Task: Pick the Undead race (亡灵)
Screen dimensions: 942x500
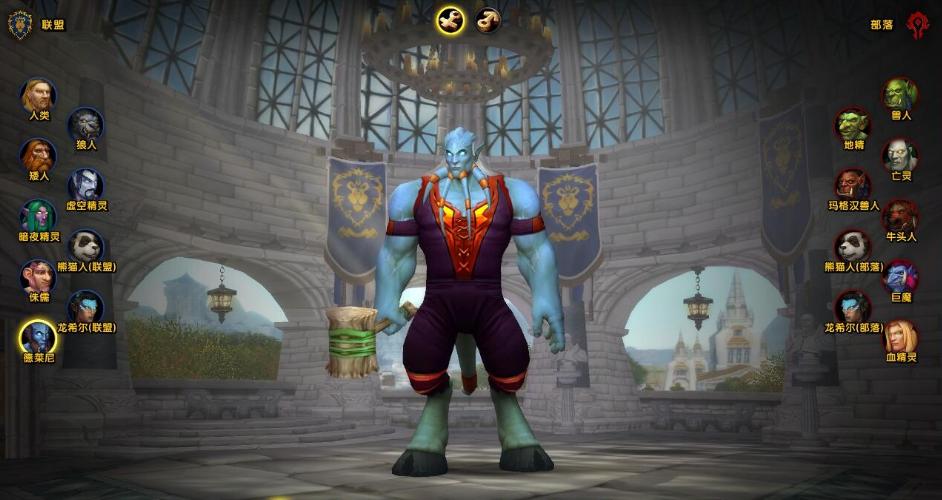Action: click(x=900, y=156)
